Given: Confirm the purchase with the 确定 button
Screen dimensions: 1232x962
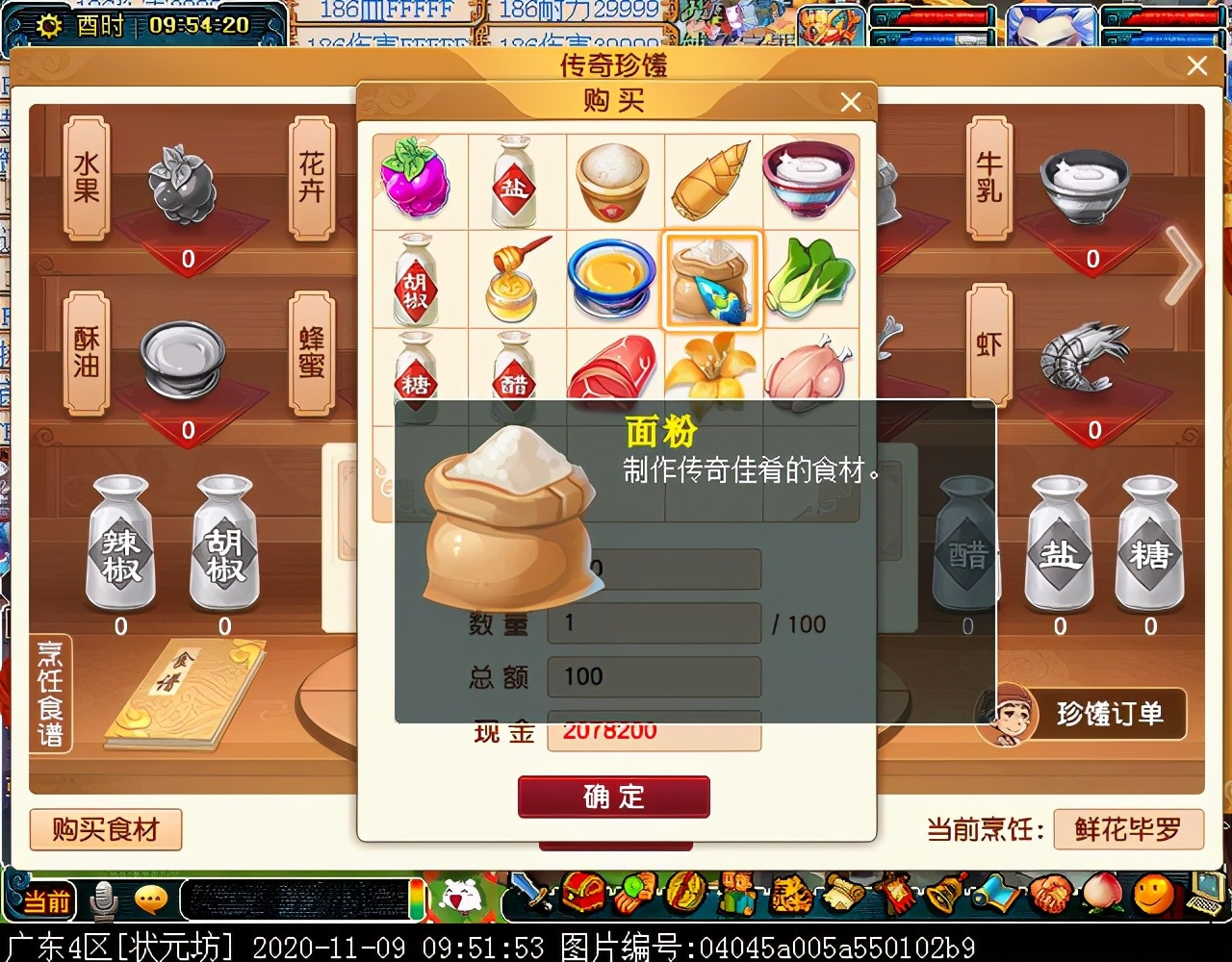Looking at the screenshot, I should (x=614, y=797).
